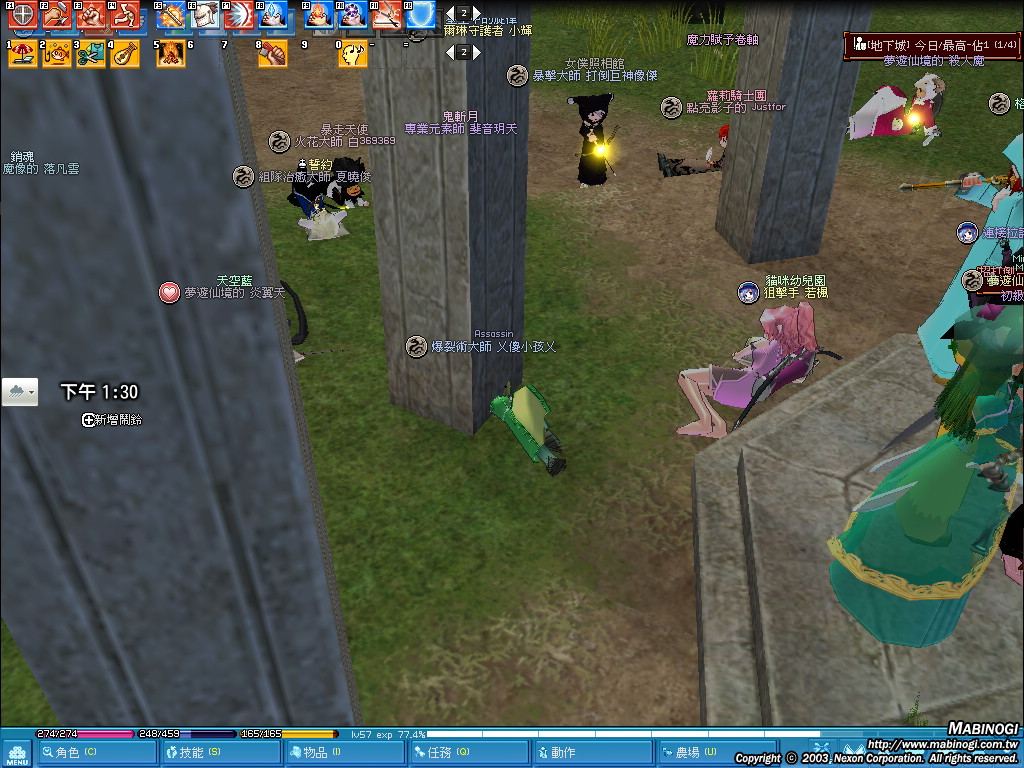Select the blue shield skill icon

[420, 15]
